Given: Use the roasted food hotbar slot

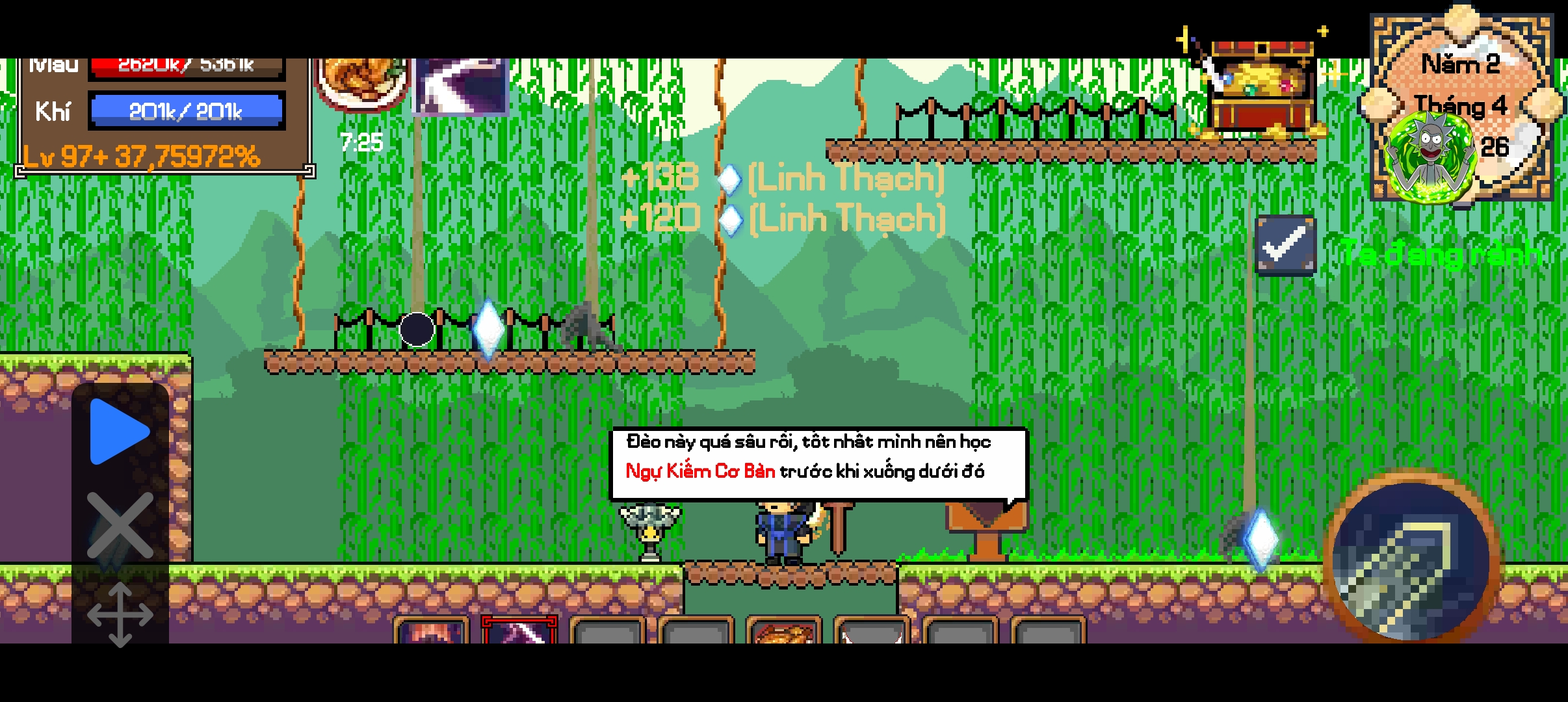Looking at the screenshot, I should tap(783, 632).
